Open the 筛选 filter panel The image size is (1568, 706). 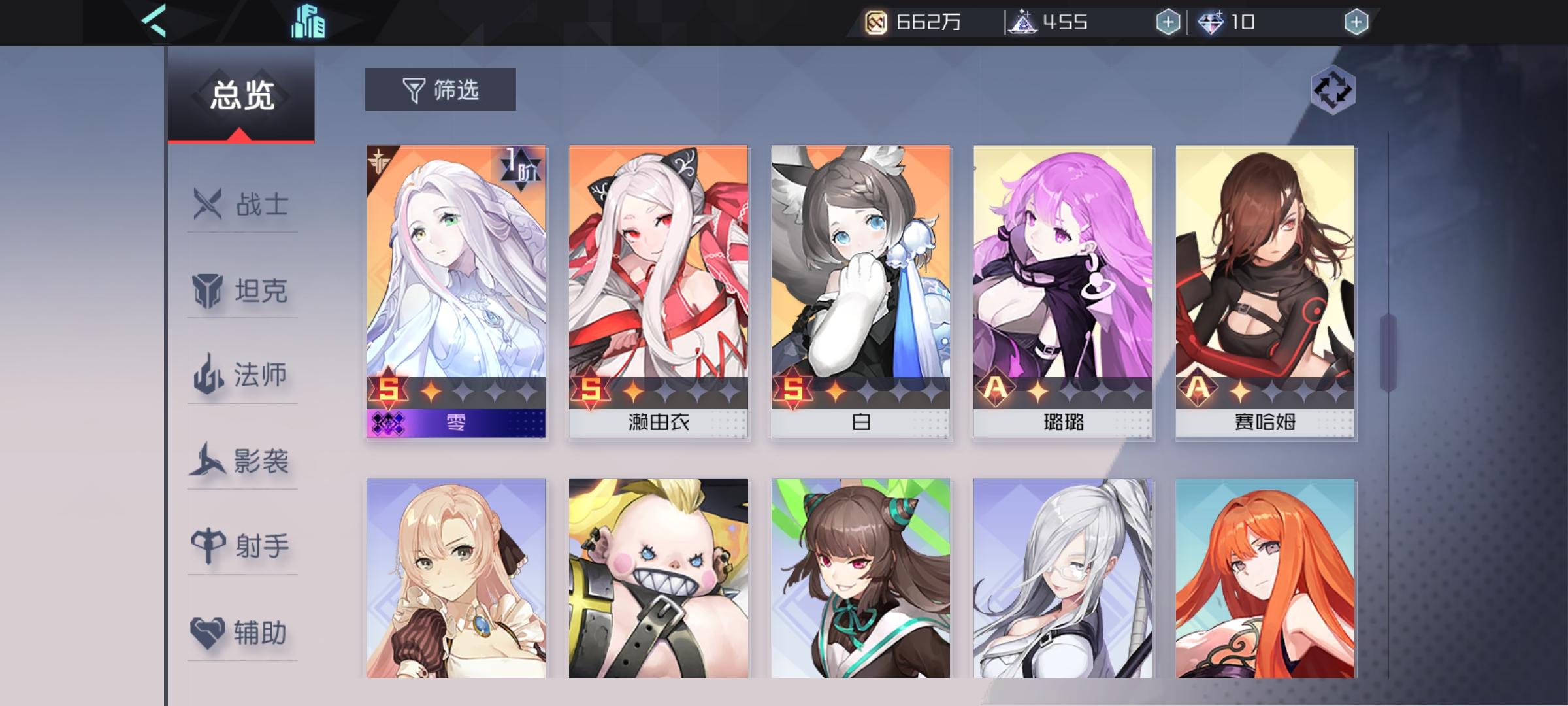click(x=440, y=90)
